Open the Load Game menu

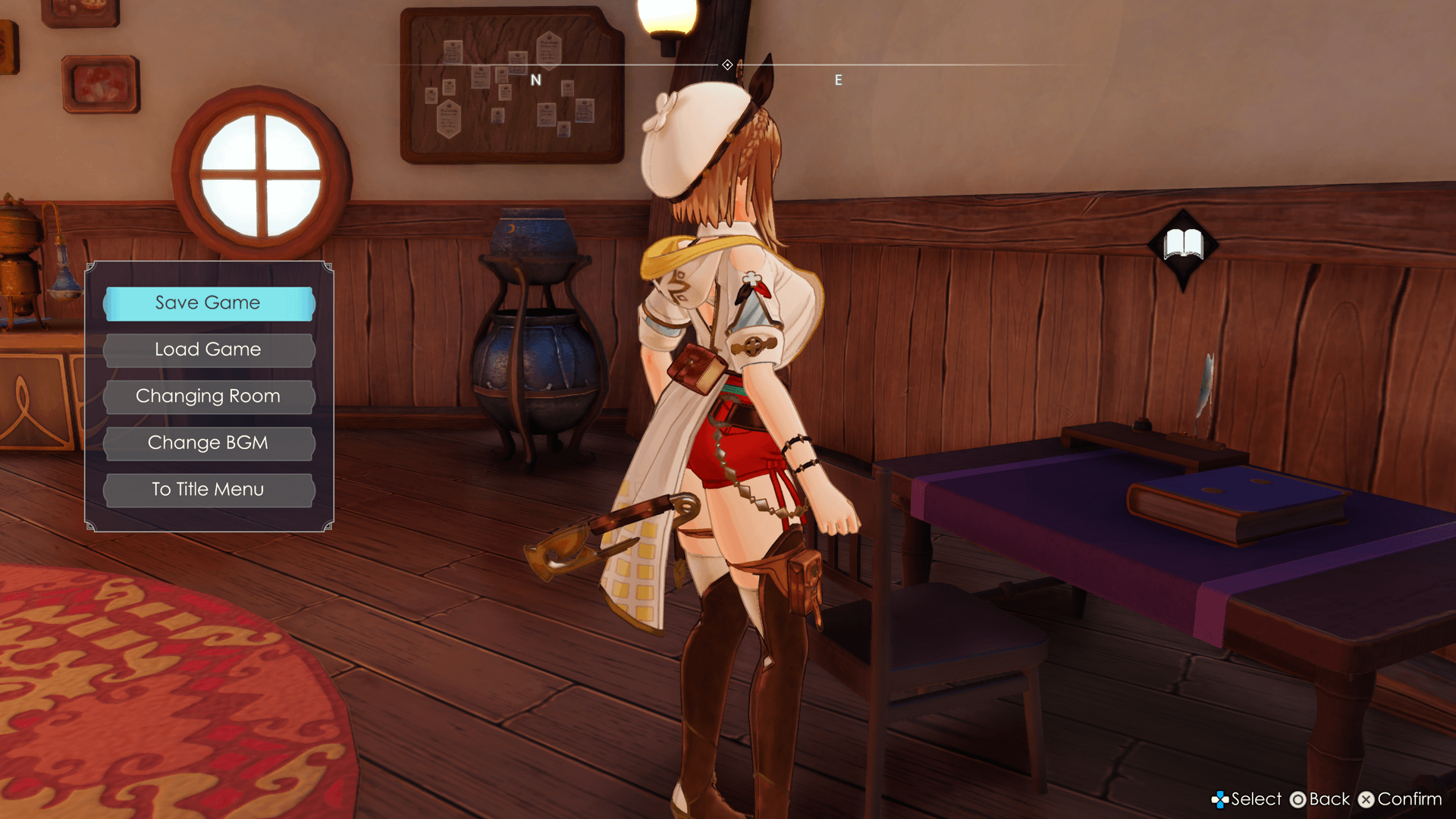(x=209, y=350)
